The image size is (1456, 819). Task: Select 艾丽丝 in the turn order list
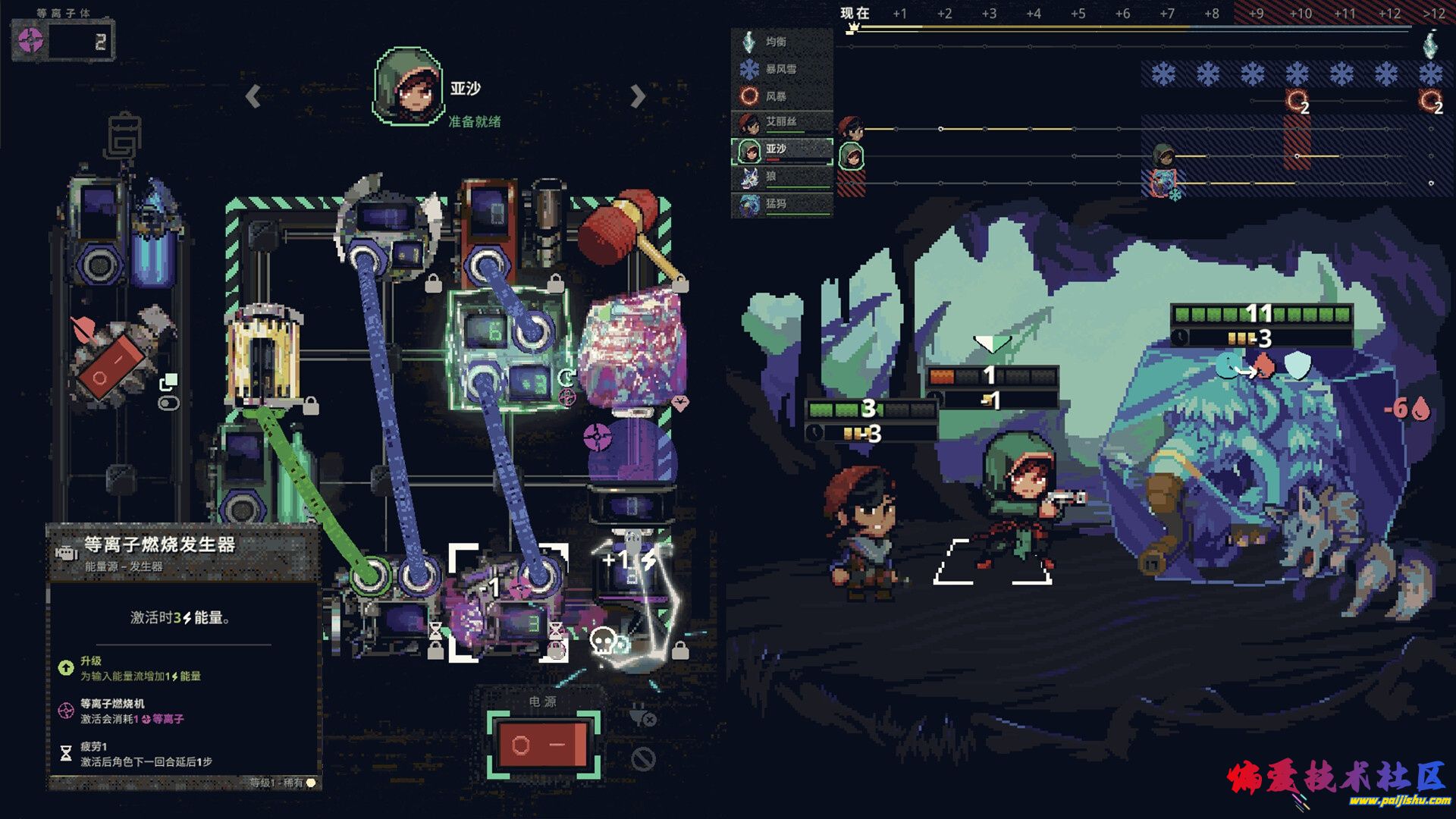[x=781, y=123]
